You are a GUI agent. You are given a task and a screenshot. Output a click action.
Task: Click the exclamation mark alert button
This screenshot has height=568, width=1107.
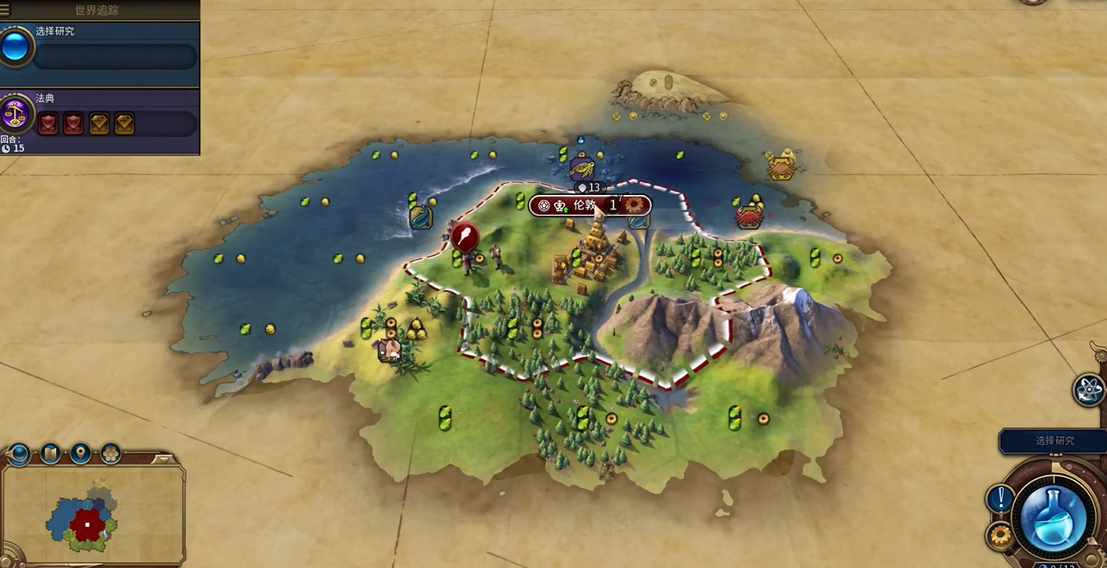(x=1000, y=498)
